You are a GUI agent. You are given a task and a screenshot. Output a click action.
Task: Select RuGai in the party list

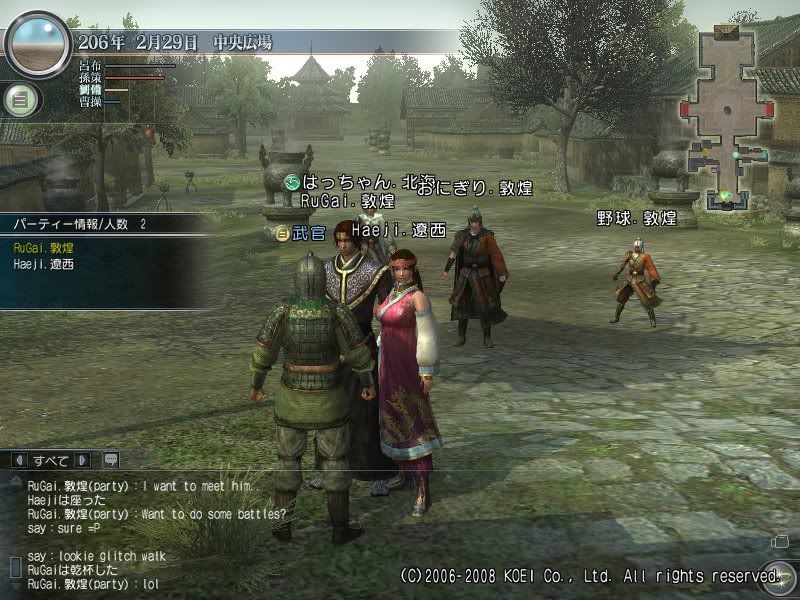[42, 245]
